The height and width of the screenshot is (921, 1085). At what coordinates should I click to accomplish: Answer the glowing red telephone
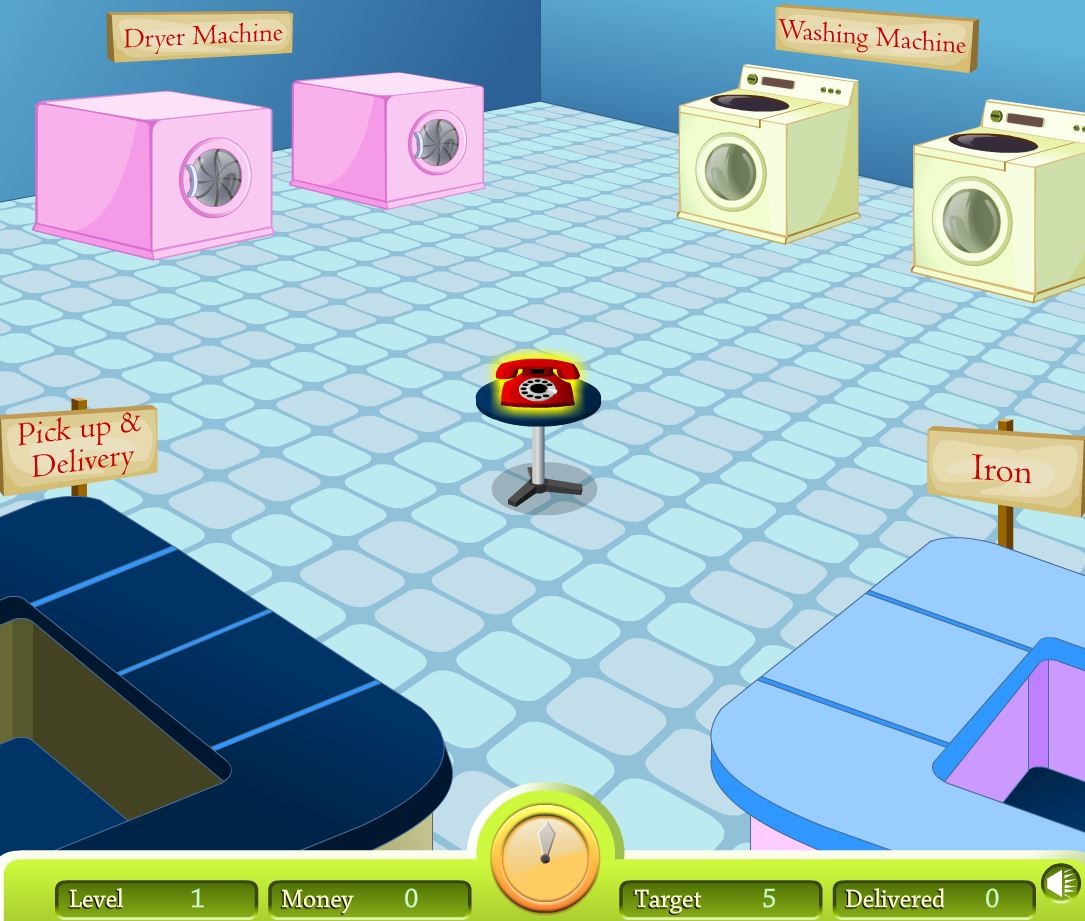(x=538, y=383)
